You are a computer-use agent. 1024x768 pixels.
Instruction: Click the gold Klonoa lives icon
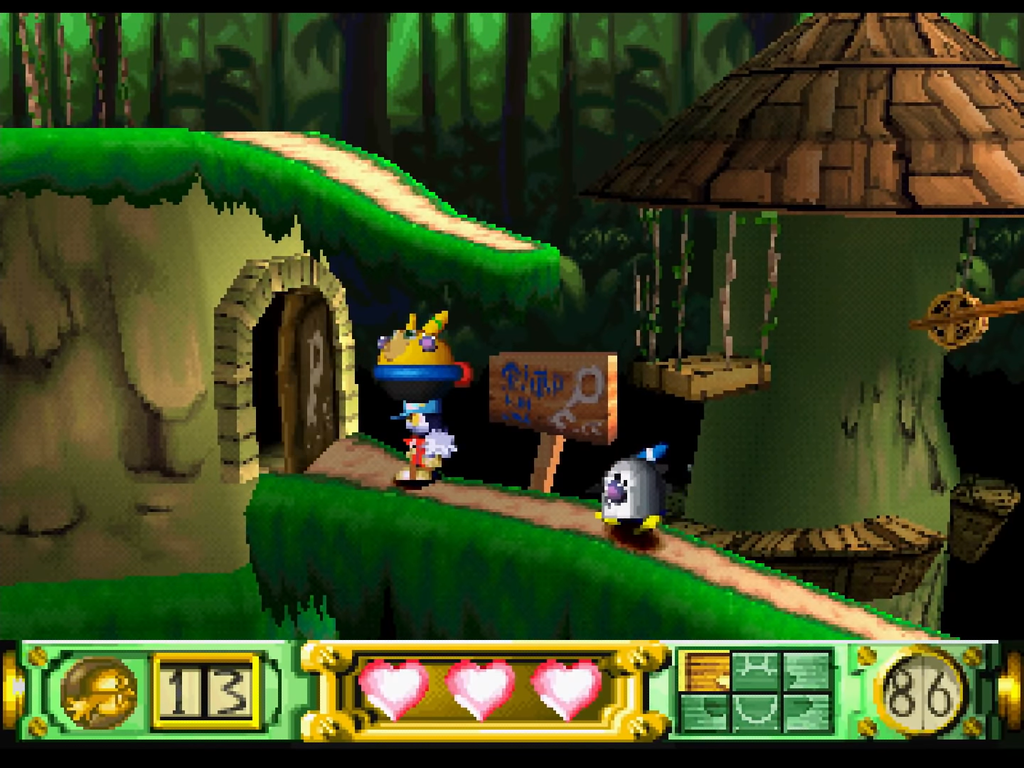pyautogui.click(x=99, y=692)
